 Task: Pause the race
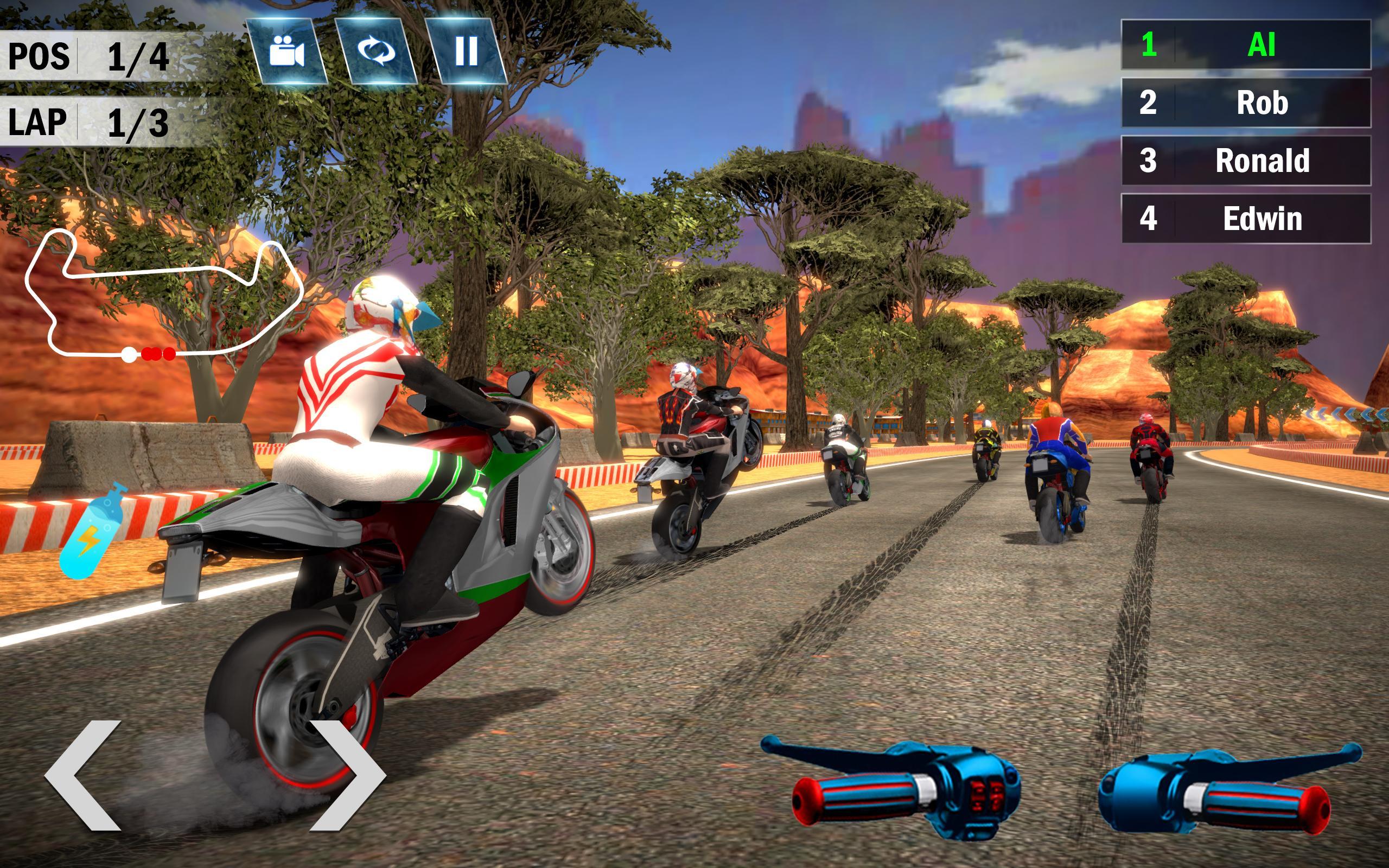click(x=466, y=51)
